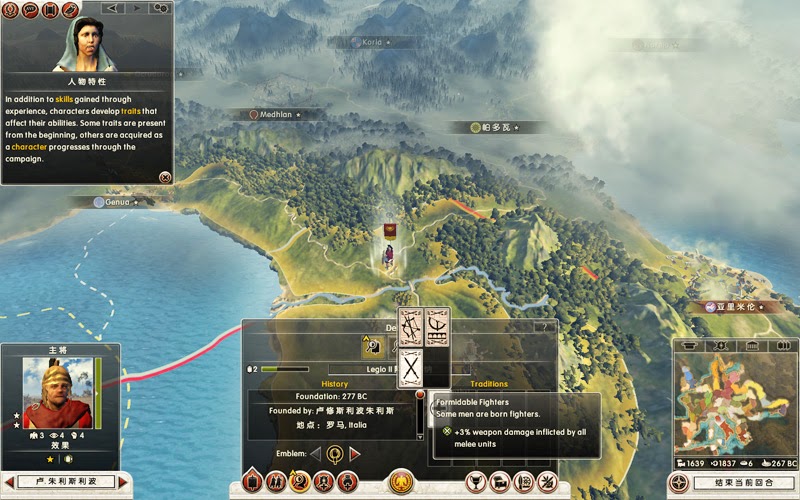Switch to the next general with right arrow
This screenshot has width=800, height=500.
(x=125, y=483)
